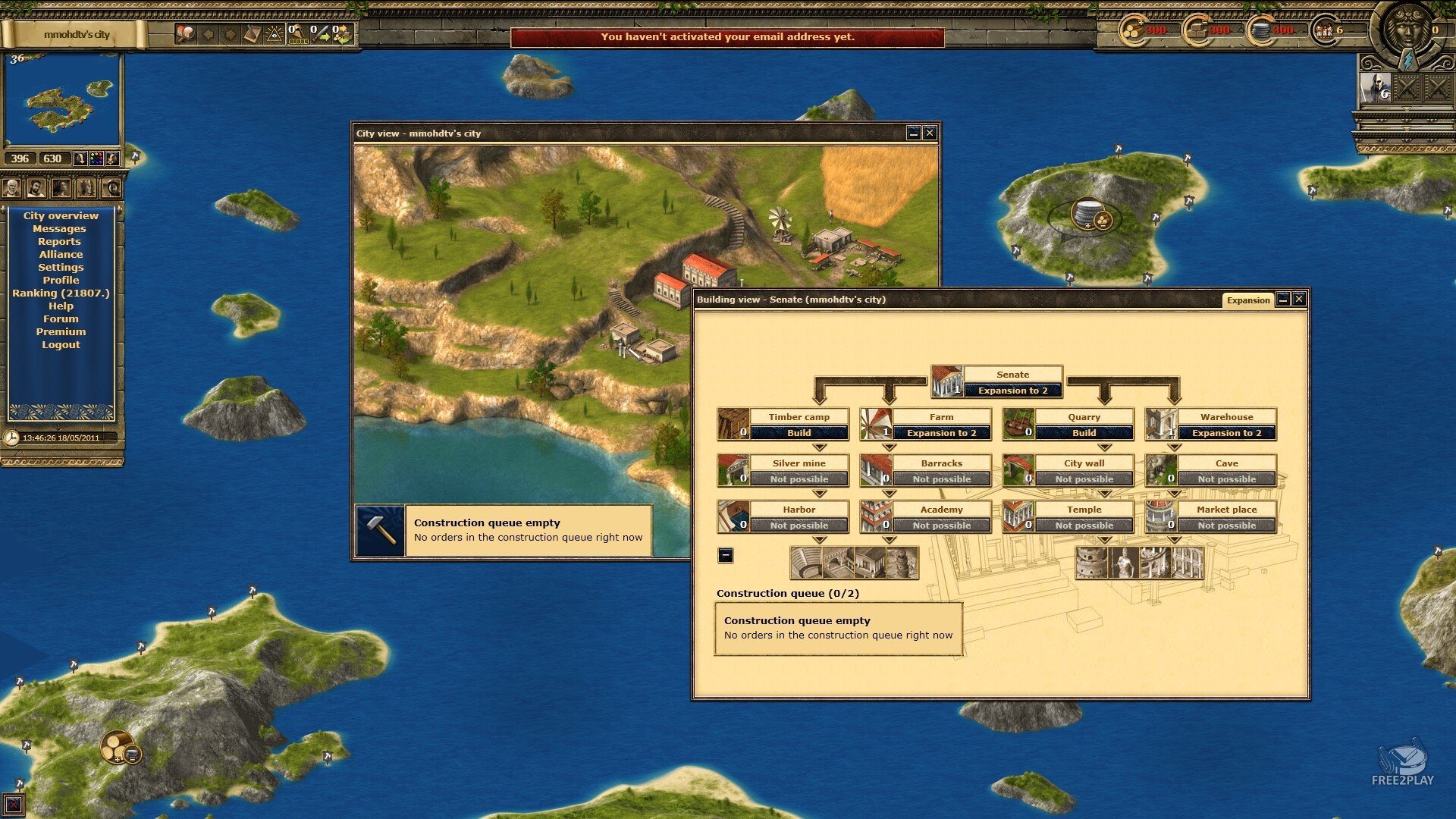This screenshot has height=819, width=1456.
Task: Open City overview from side menu
Action: click(61, 216)
